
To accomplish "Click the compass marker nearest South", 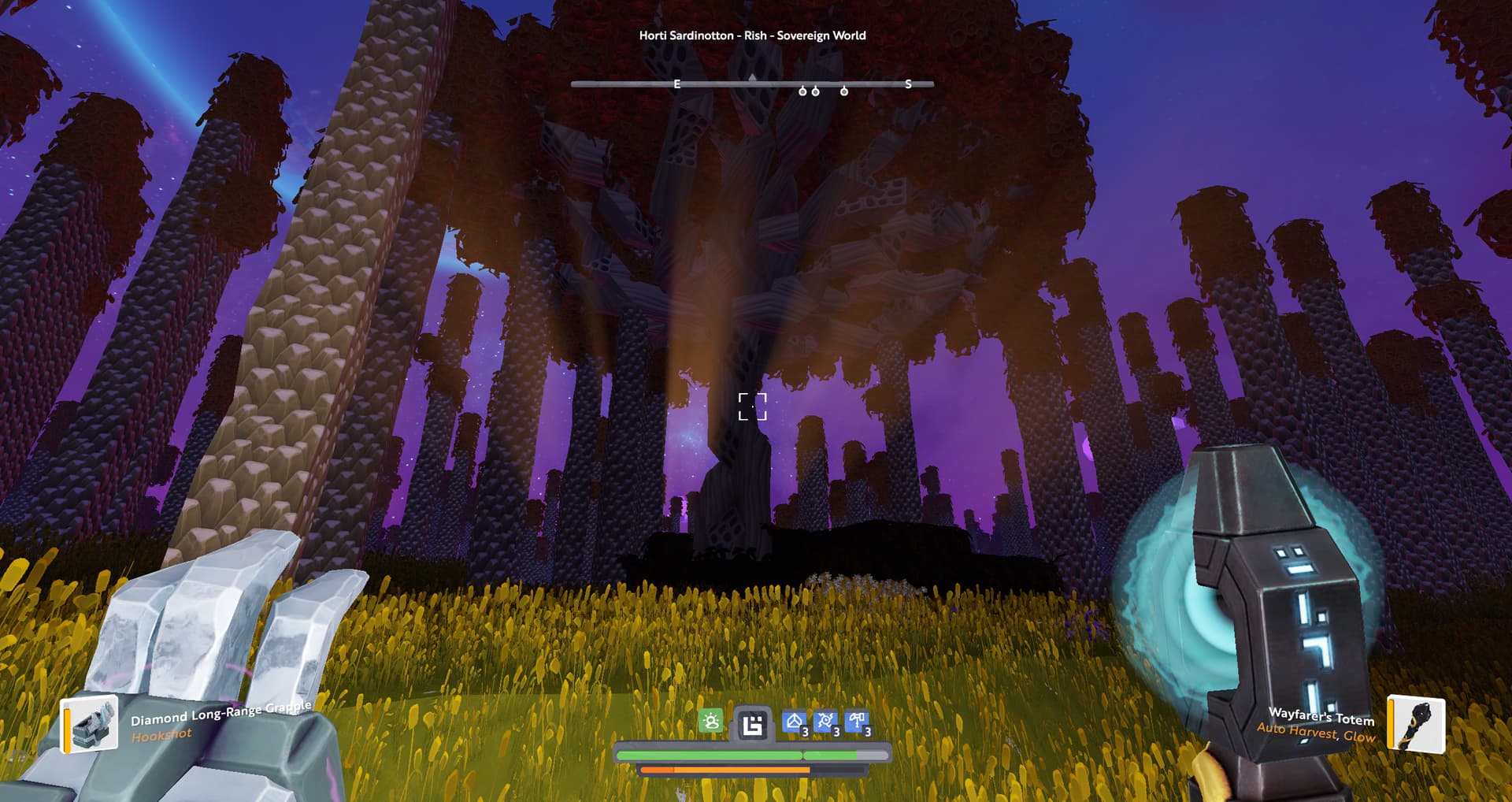I will click(844, 91).
